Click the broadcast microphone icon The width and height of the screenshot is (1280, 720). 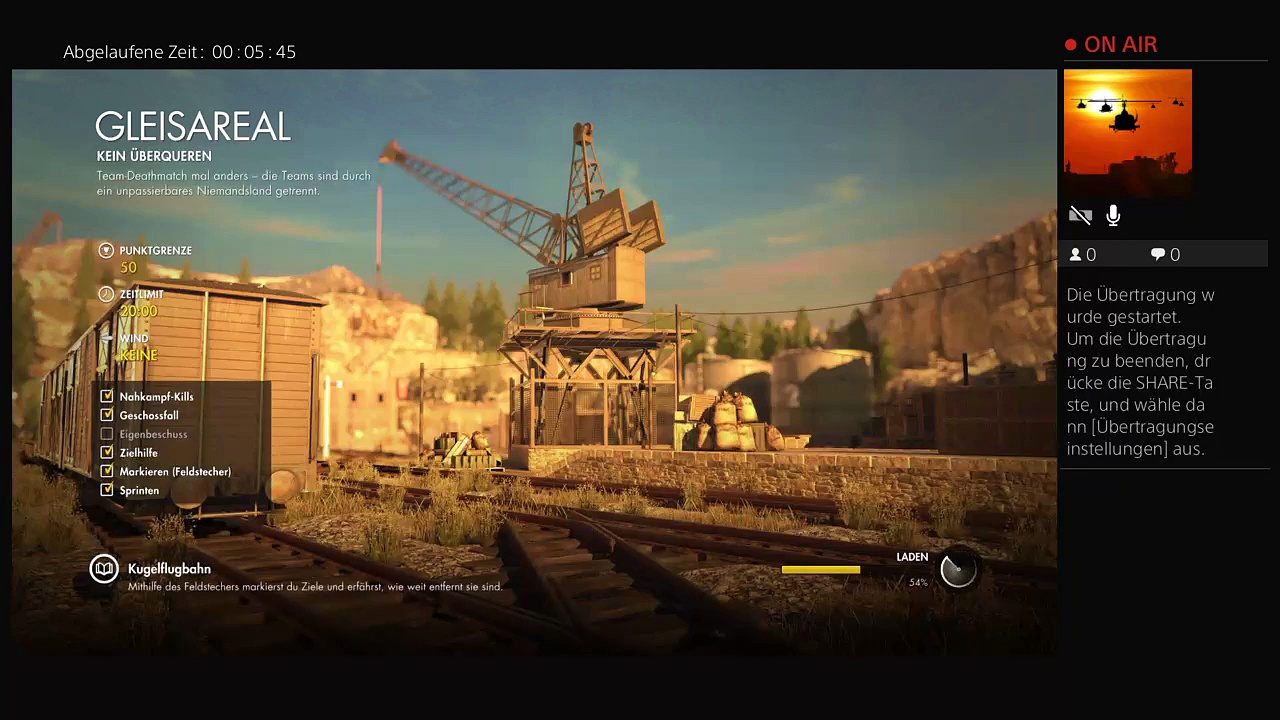[1113, 215]
